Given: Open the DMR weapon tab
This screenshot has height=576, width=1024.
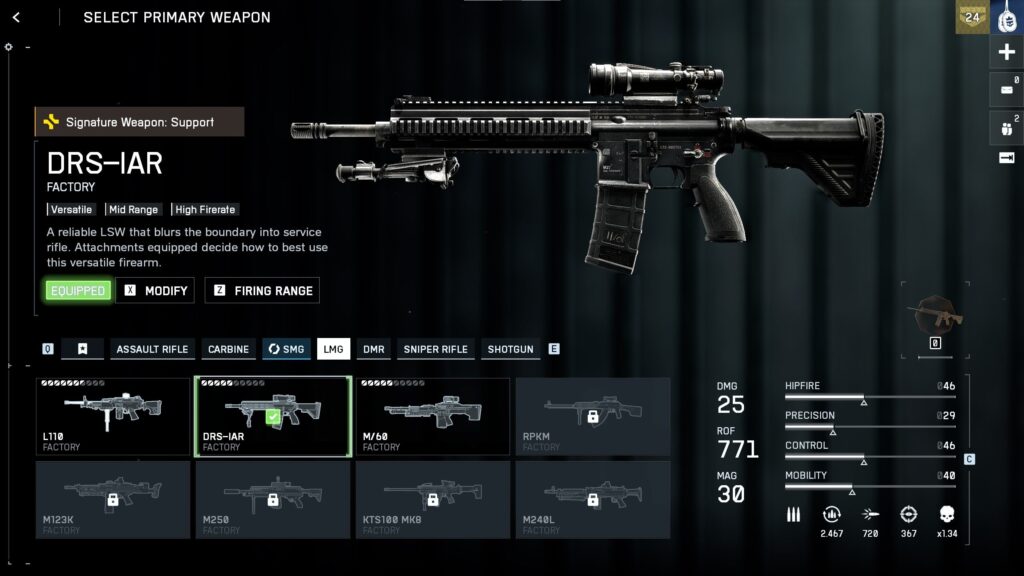Looking at the screenshot, I should [374, 349].
